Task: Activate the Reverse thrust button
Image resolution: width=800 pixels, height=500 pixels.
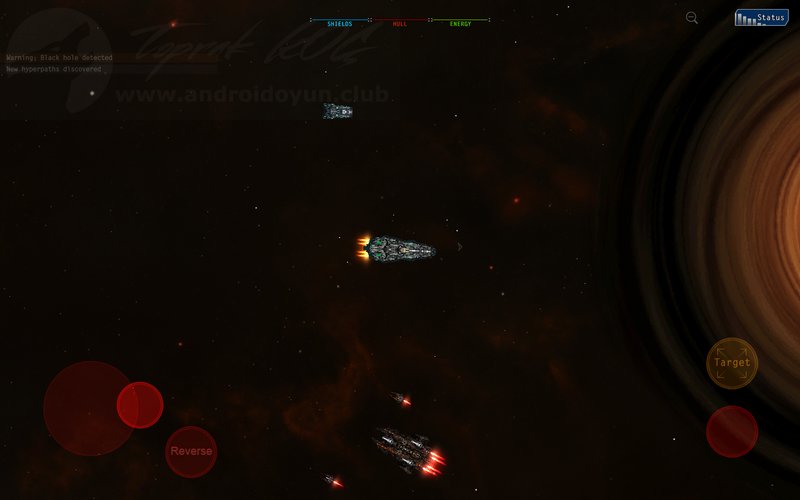Action: 191,451
